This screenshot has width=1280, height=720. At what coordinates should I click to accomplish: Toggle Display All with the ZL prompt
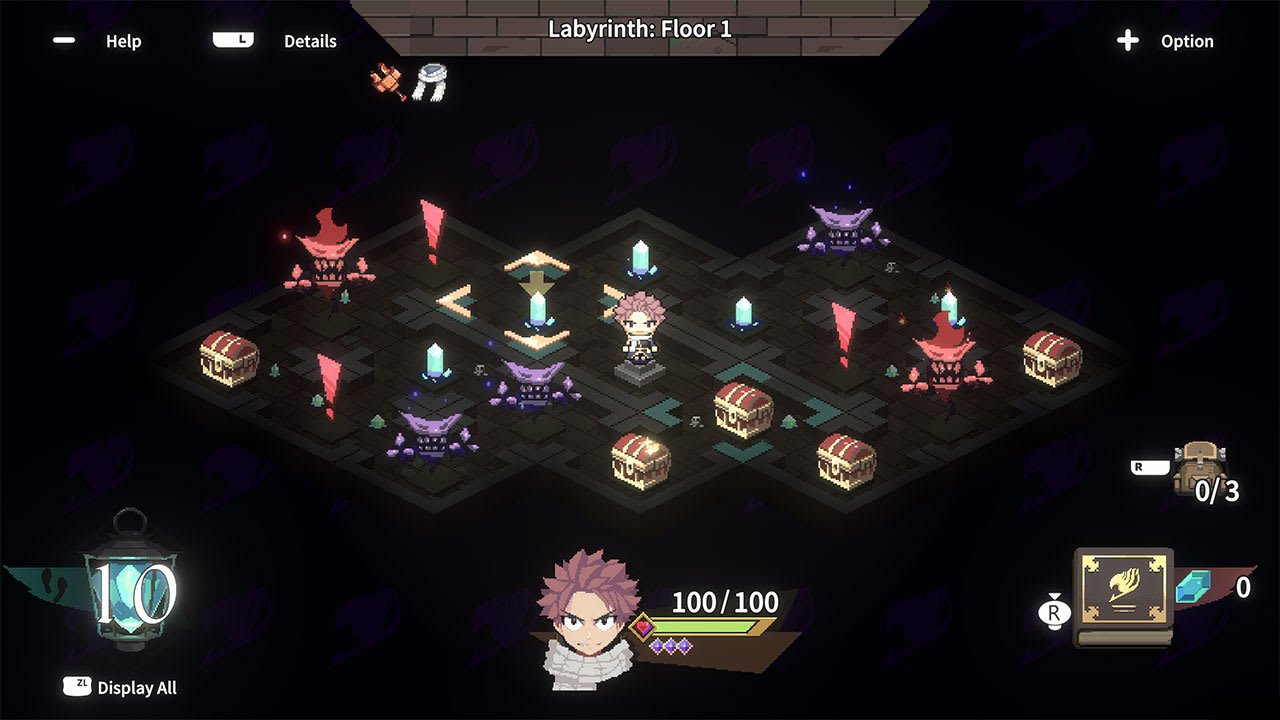pyautogui.click(x=120, y=688)
